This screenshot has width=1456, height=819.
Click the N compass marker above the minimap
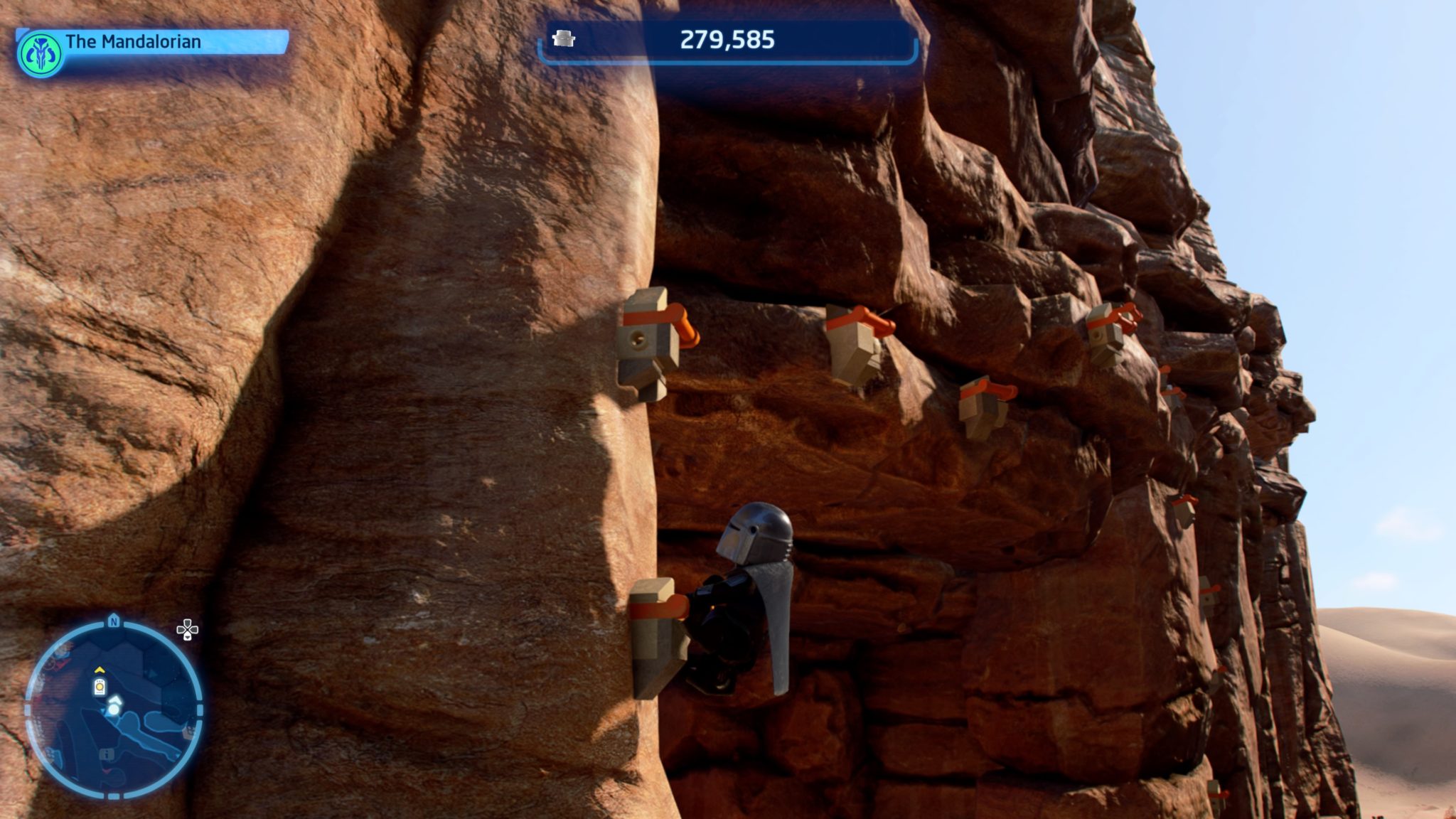114,622
